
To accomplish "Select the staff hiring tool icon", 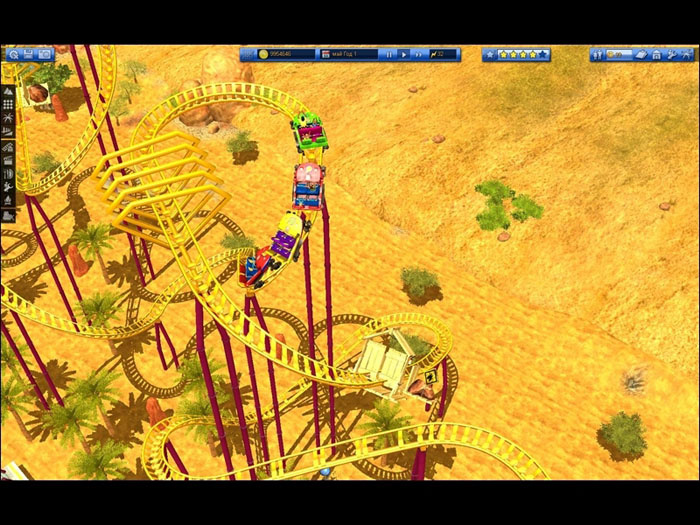I will 8,187.
